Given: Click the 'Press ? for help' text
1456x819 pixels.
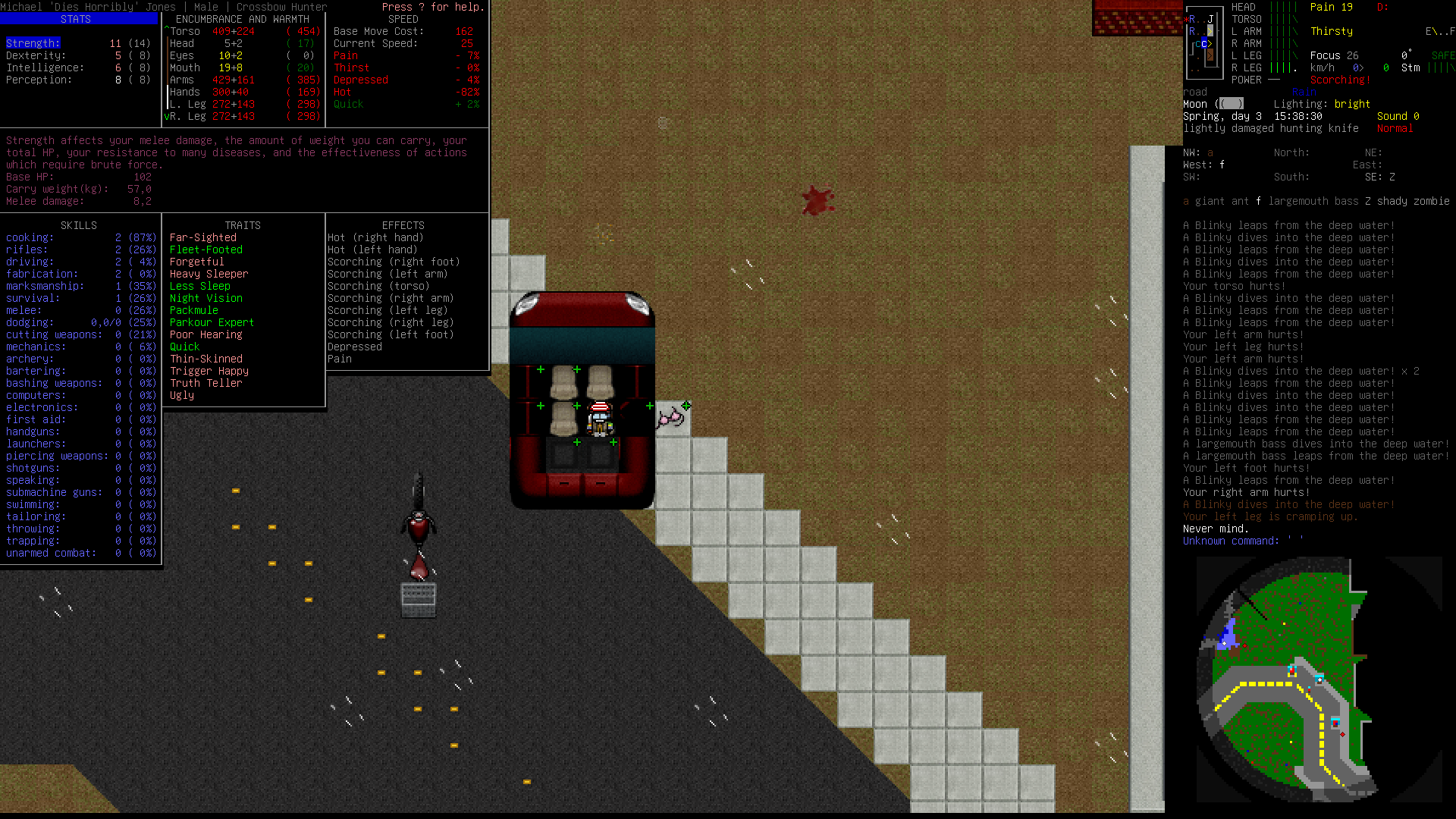Looking at the screenshot, I should [431, 7].
